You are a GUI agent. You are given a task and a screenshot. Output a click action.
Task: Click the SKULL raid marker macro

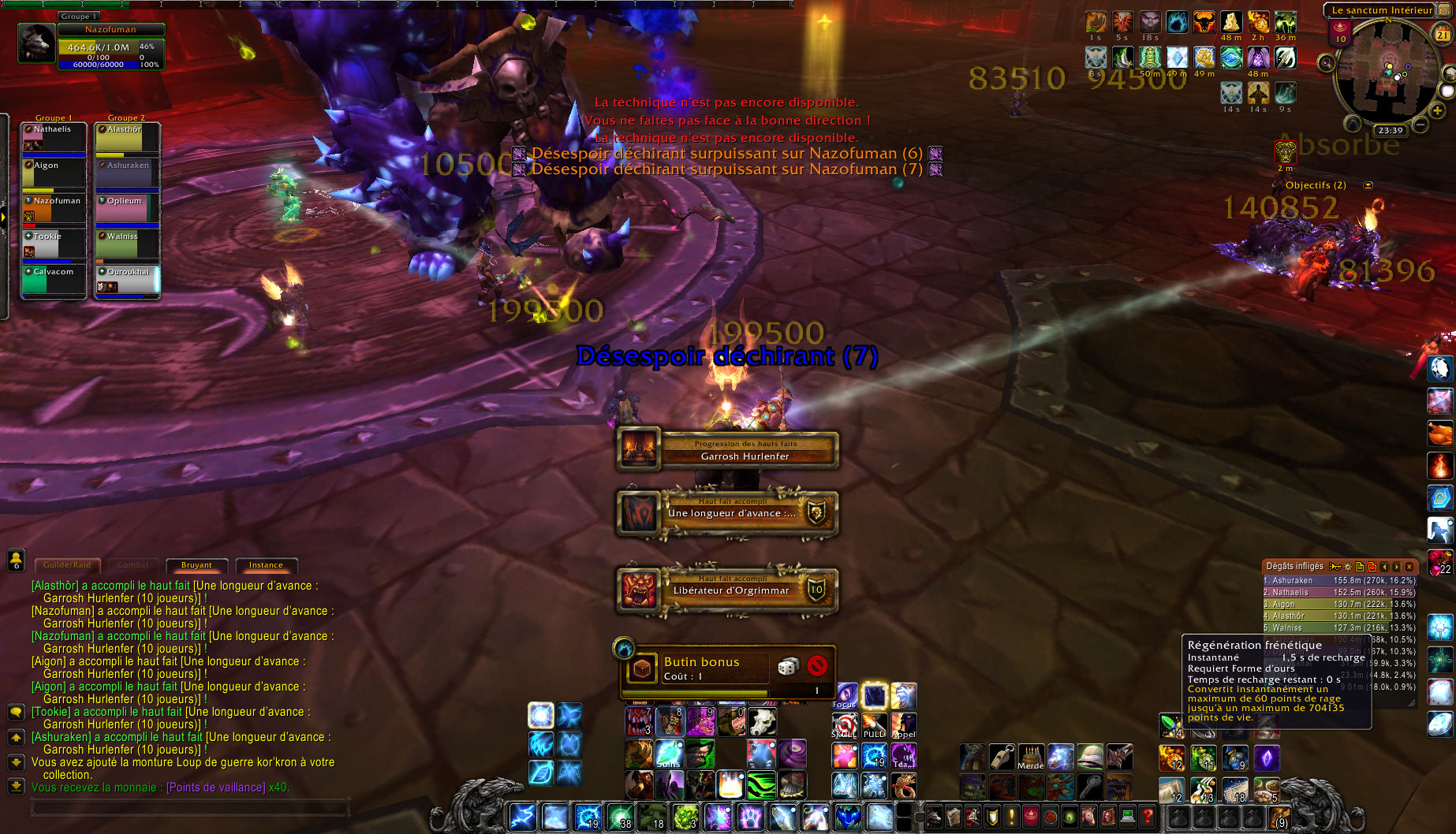pos(845,725)
